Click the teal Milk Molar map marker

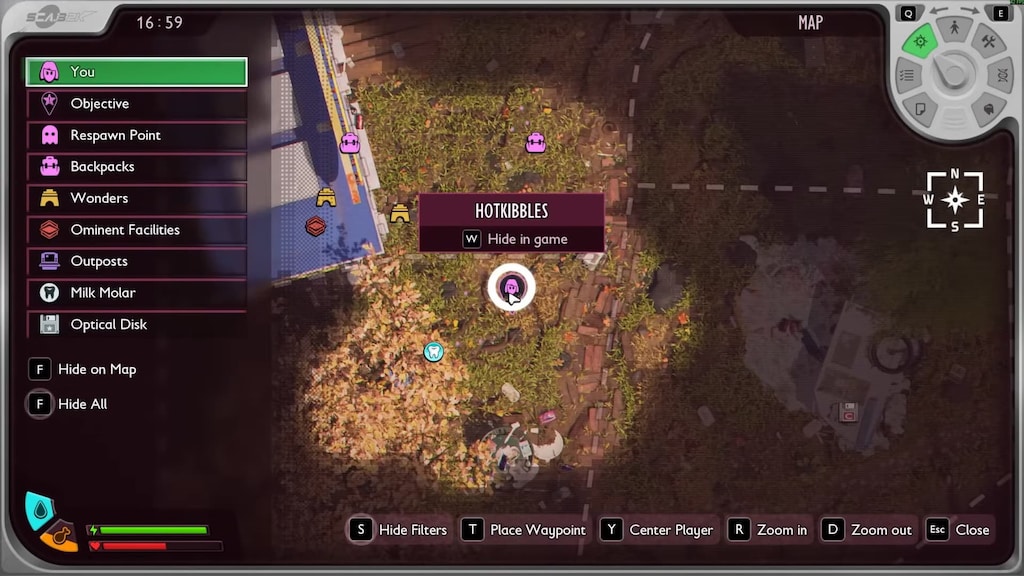tap(433, 351)
